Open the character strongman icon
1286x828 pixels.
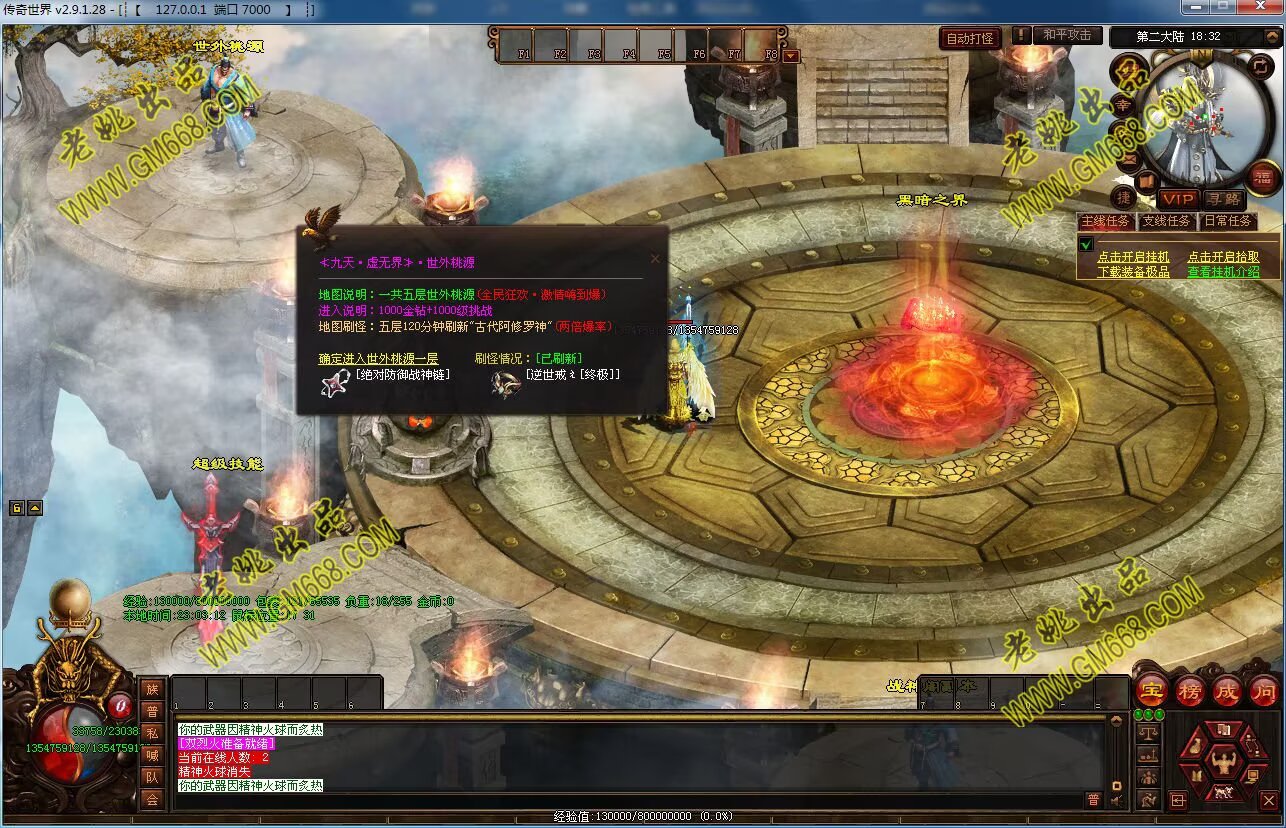click(1223, 763)
